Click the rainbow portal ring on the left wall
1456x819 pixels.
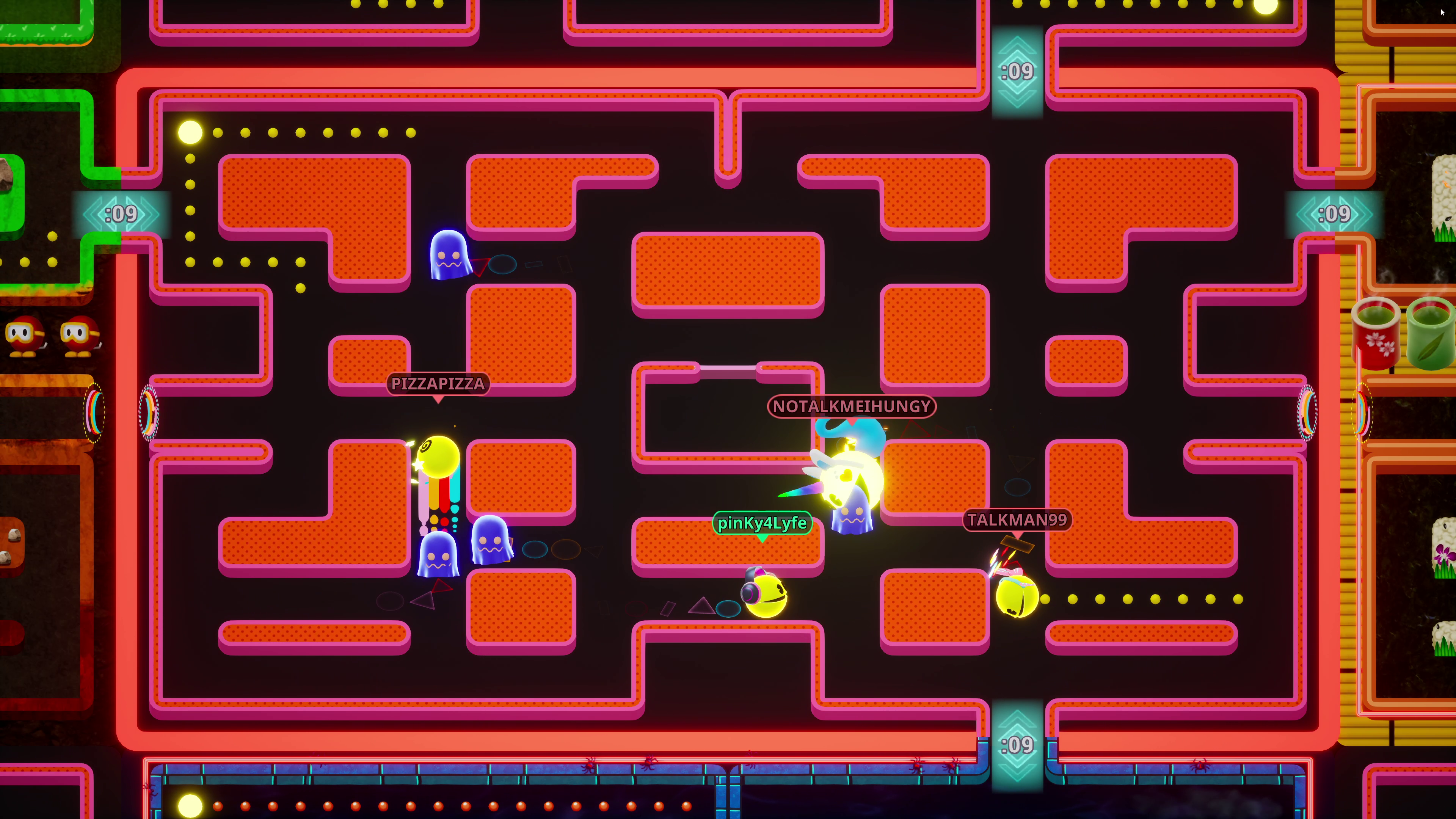[149, 413]
